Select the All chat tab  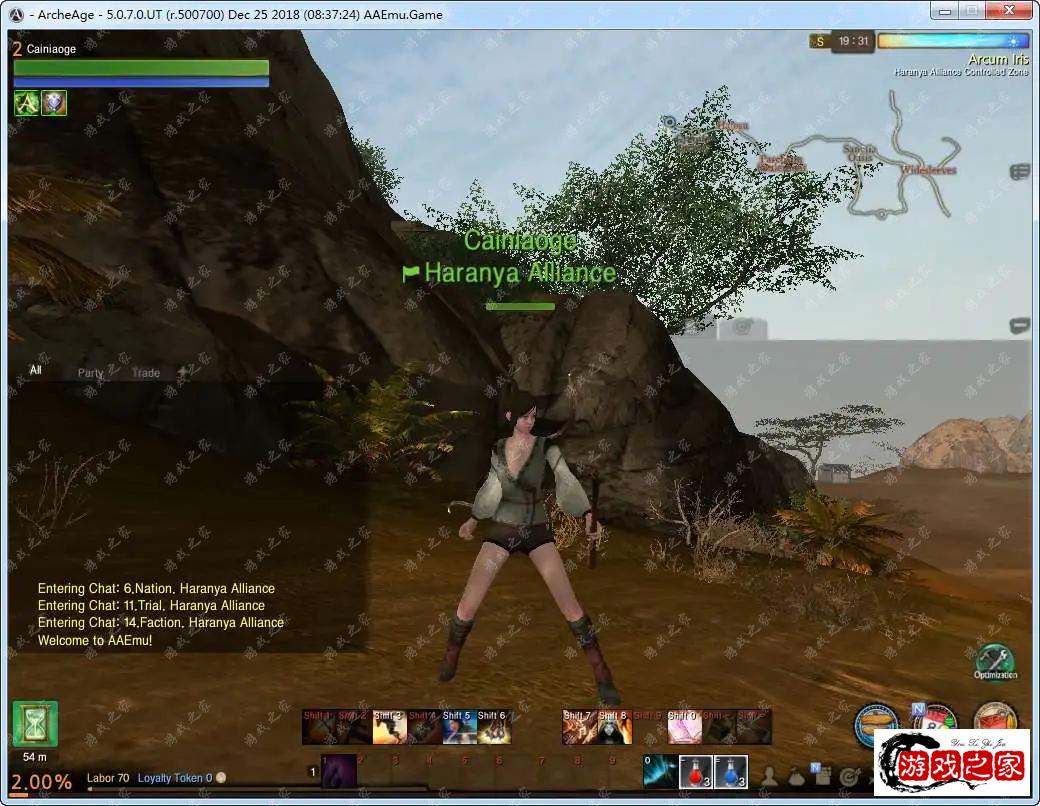(x=36, y=370)
